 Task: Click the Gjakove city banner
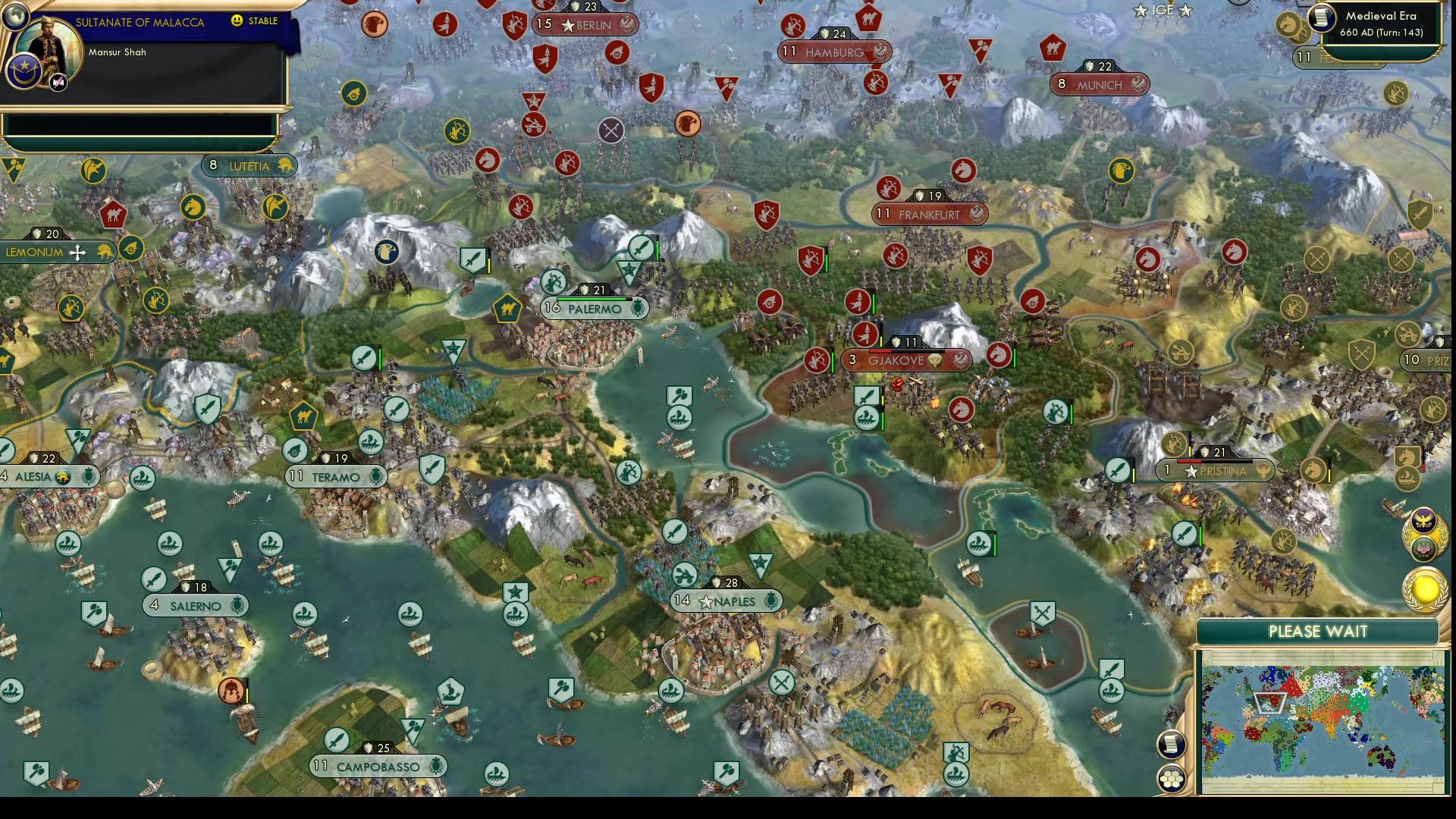(x=908, y=362)
